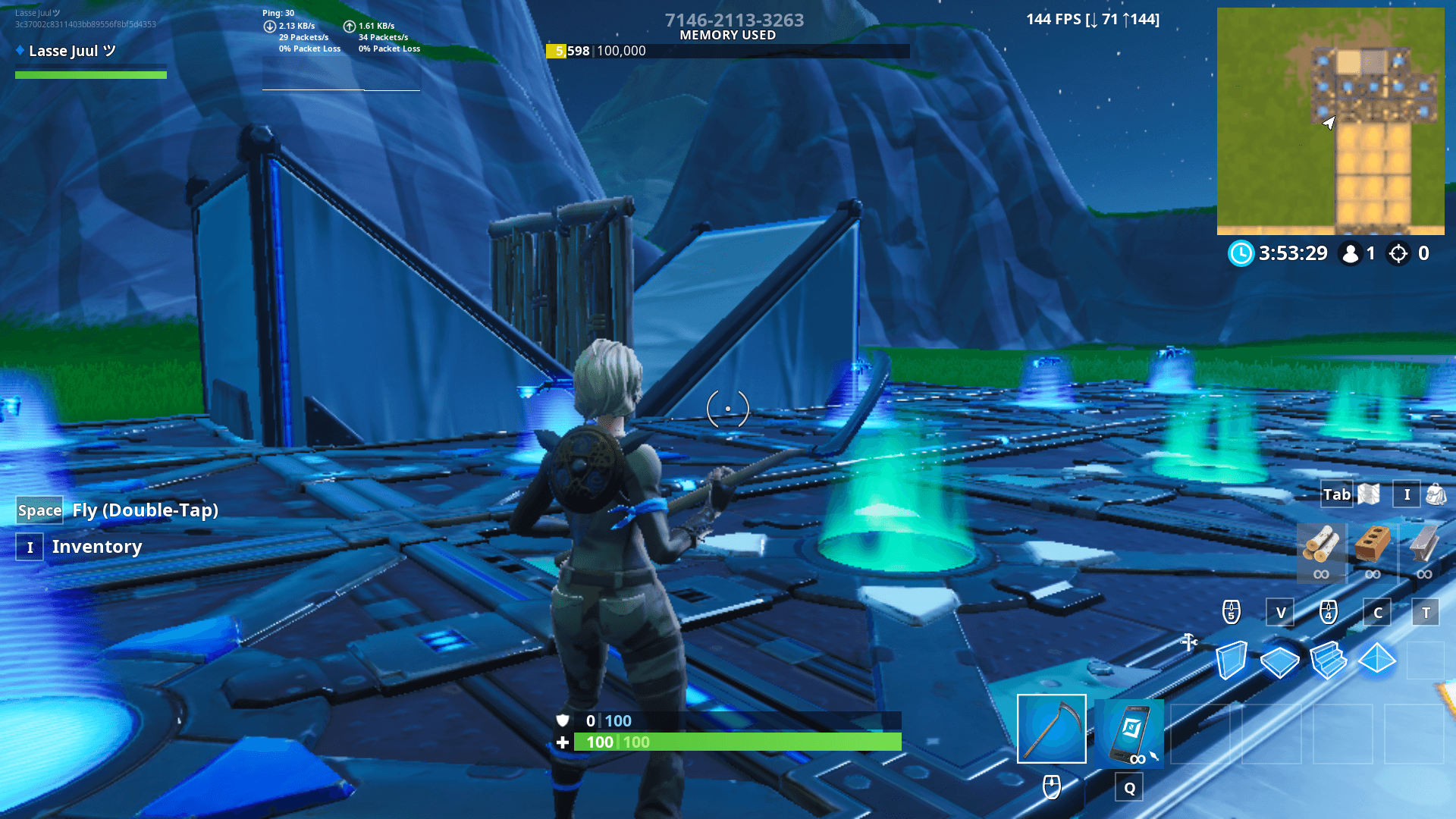Click the Tab key map prompt
Screen dimensions: 1456x819
tap(1336, 494)
